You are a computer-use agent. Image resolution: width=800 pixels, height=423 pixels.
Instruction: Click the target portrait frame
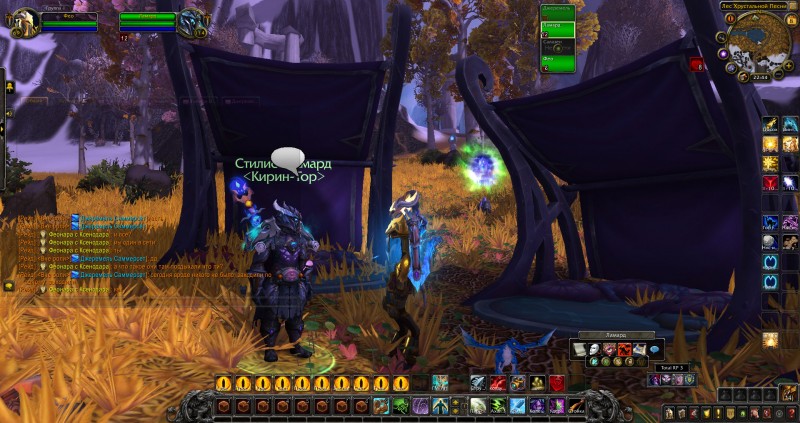(192, 21)
